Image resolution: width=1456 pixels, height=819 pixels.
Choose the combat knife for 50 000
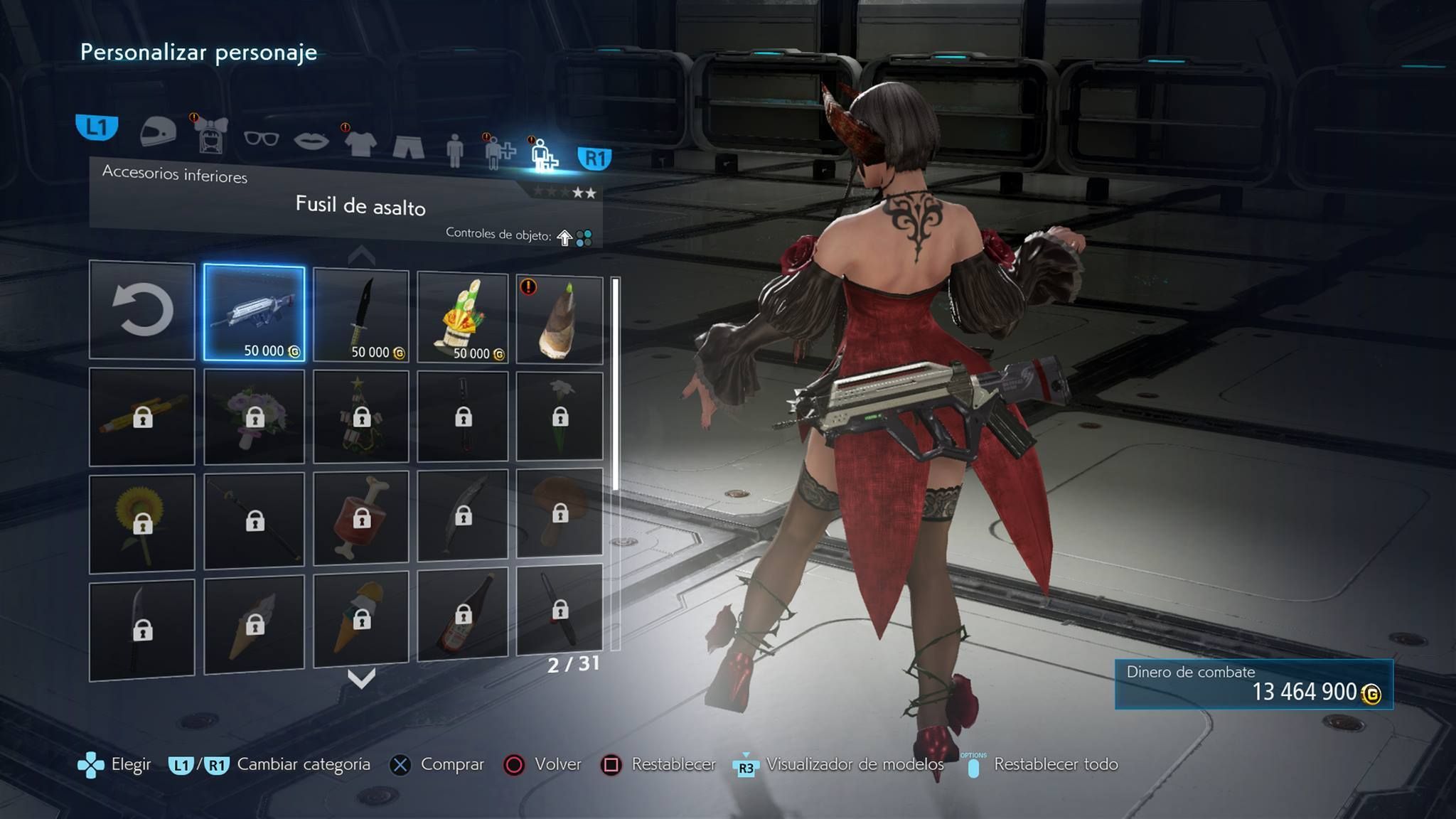pyautogui.click(x=361, y=315)
